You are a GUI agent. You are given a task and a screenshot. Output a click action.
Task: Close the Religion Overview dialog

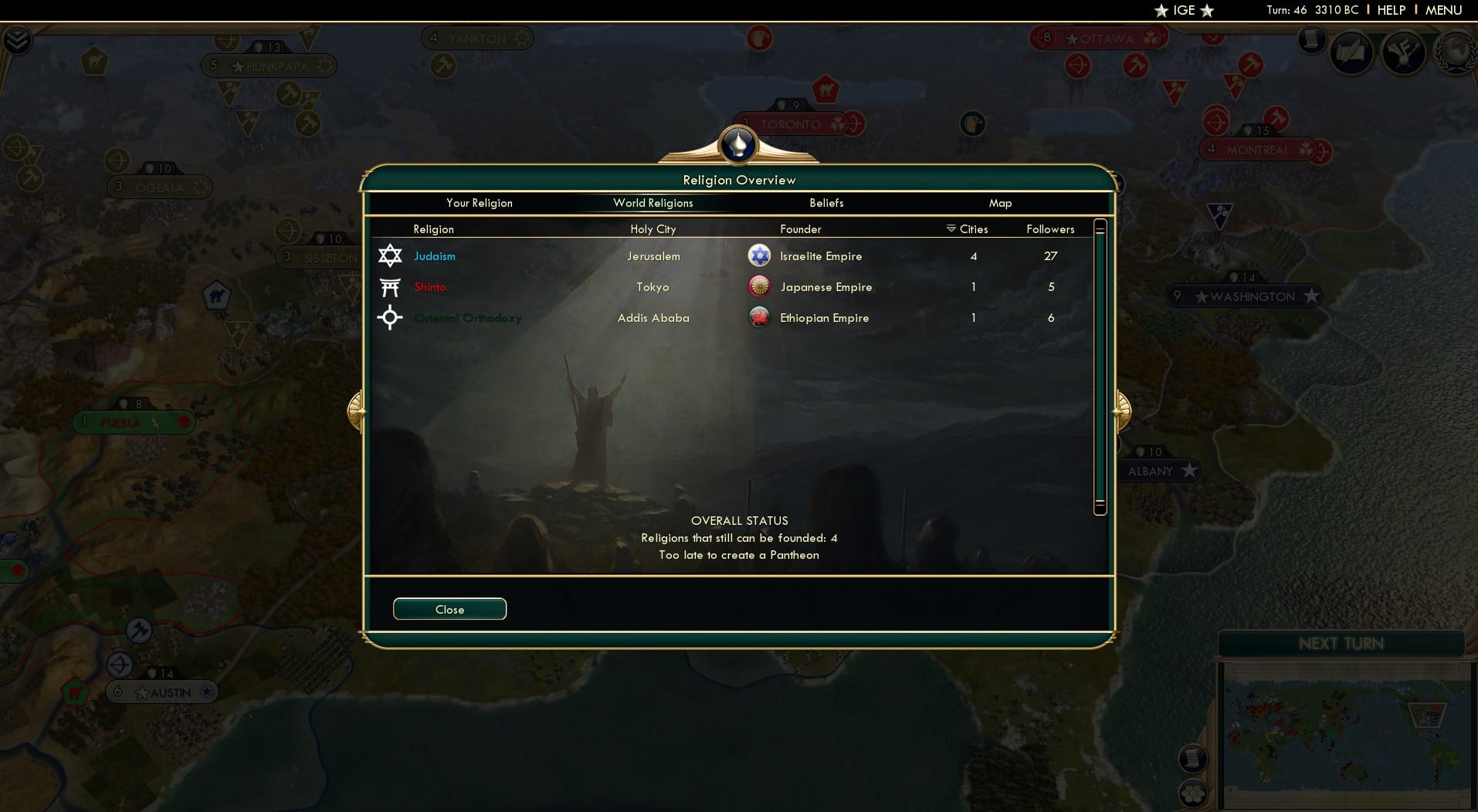coord(449,609)
